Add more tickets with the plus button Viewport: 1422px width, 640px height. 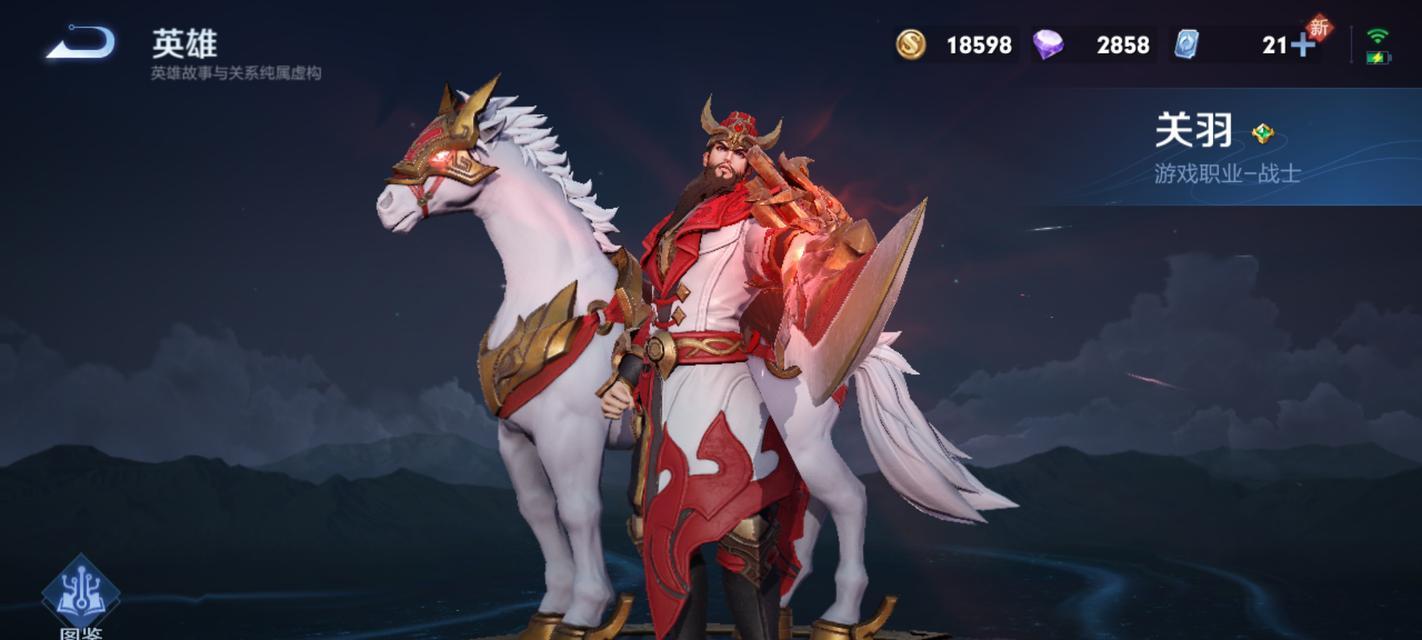click(x=1302, y=45)
